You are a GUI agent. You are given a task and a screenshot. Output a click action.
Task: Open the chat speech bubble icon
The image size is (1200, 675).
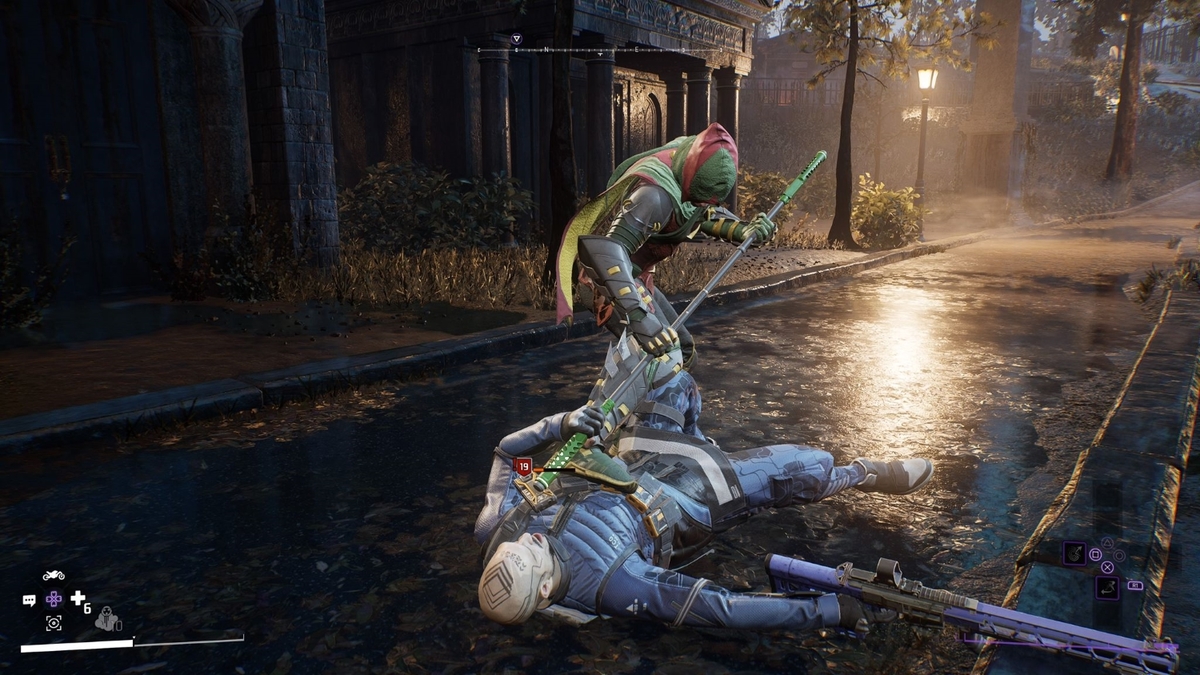pyautogui.click(x=29, y=600)
